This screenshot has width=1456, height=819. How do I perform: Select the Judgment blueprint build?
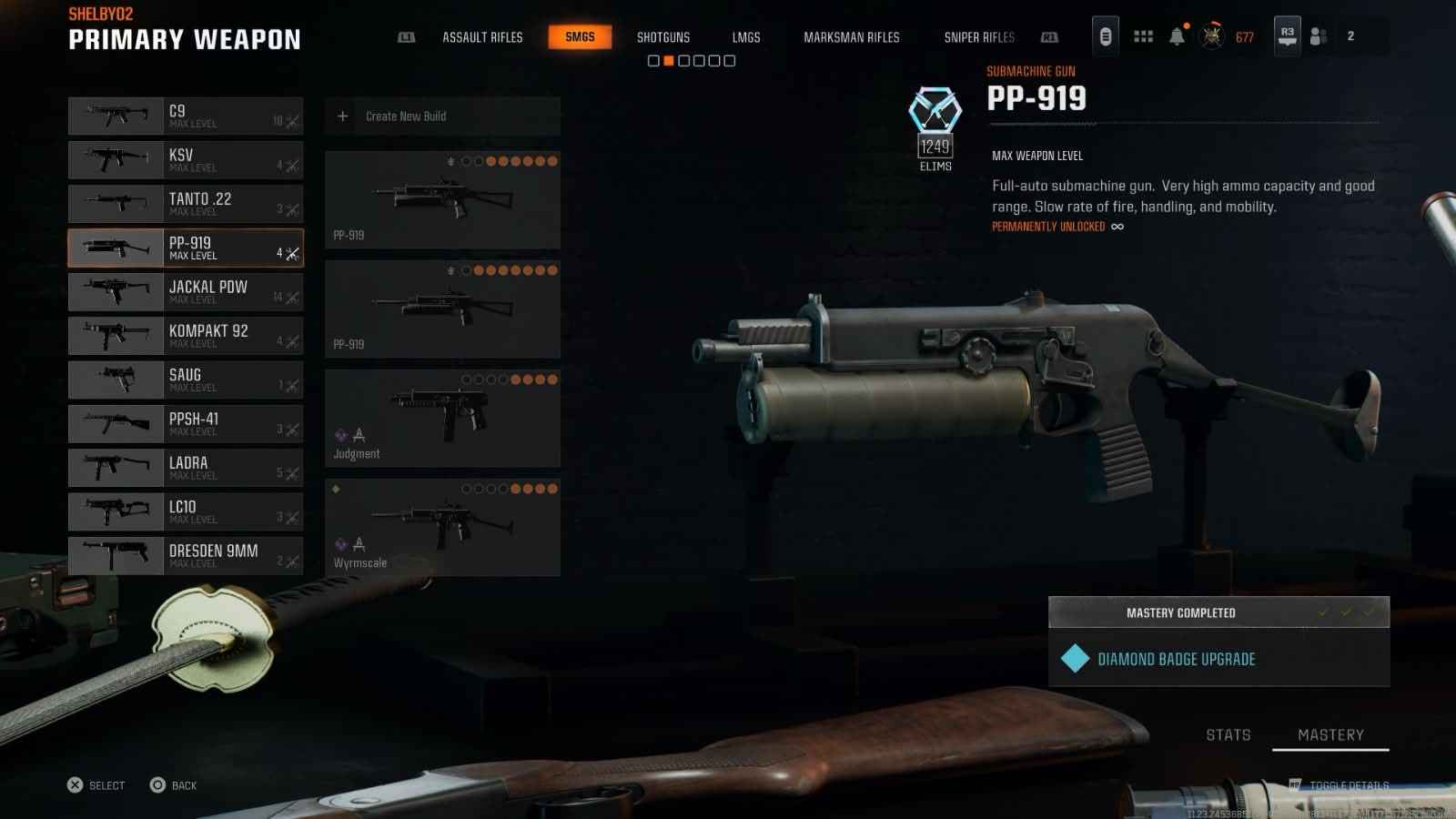(442, 419)
